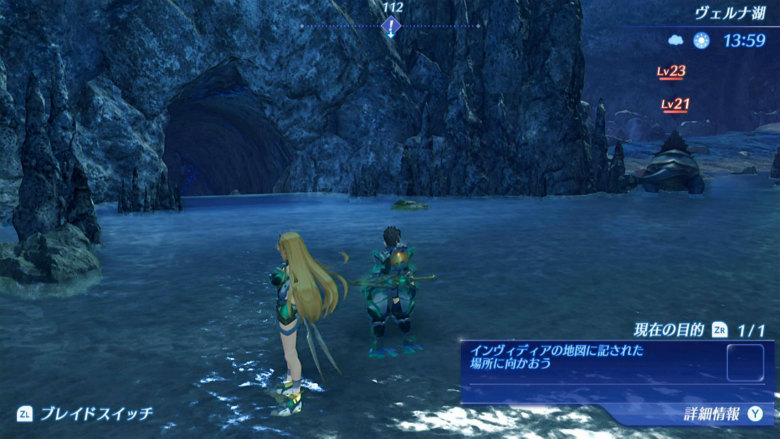Click the ヴェルナ湖 location name

(730, 13)
